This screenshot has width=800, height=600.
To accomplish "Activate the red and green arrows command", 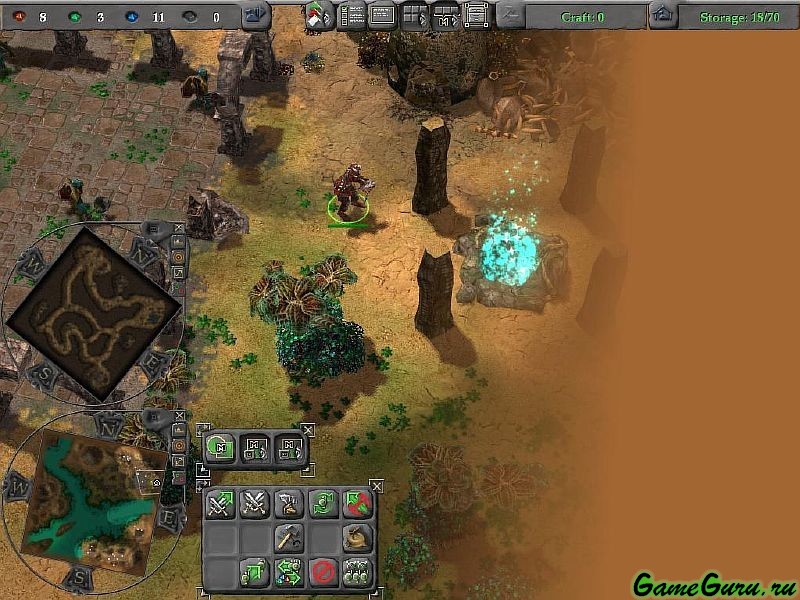I will (357, 504).
